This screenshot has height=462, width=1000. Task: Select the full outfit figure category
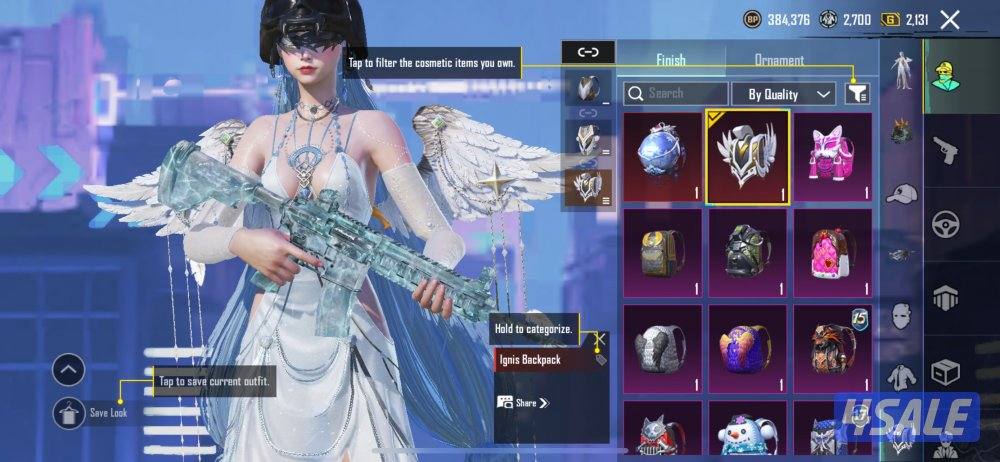[x=903, y=73]
